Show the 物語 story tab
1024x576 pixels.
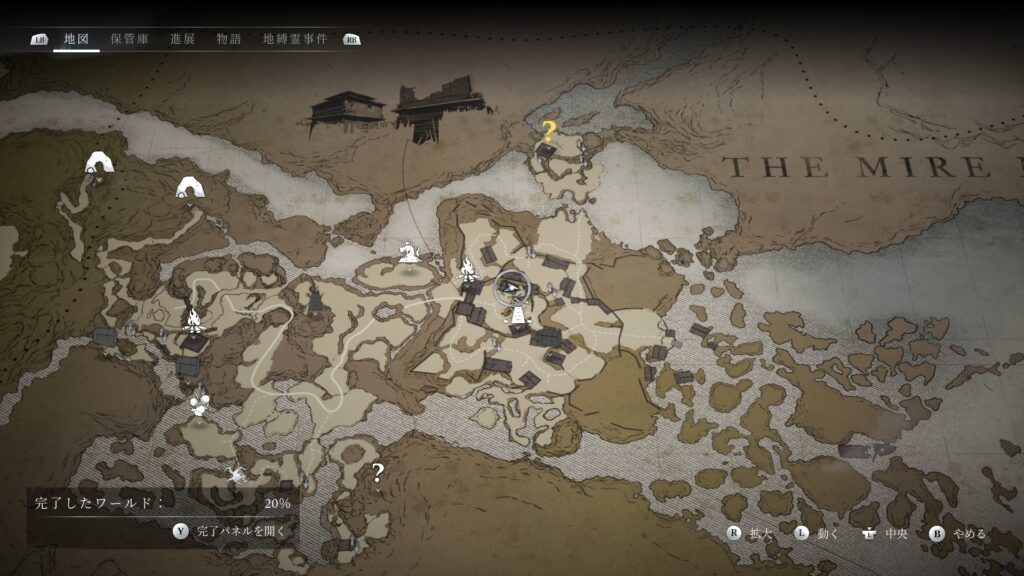tap(229, 39)
